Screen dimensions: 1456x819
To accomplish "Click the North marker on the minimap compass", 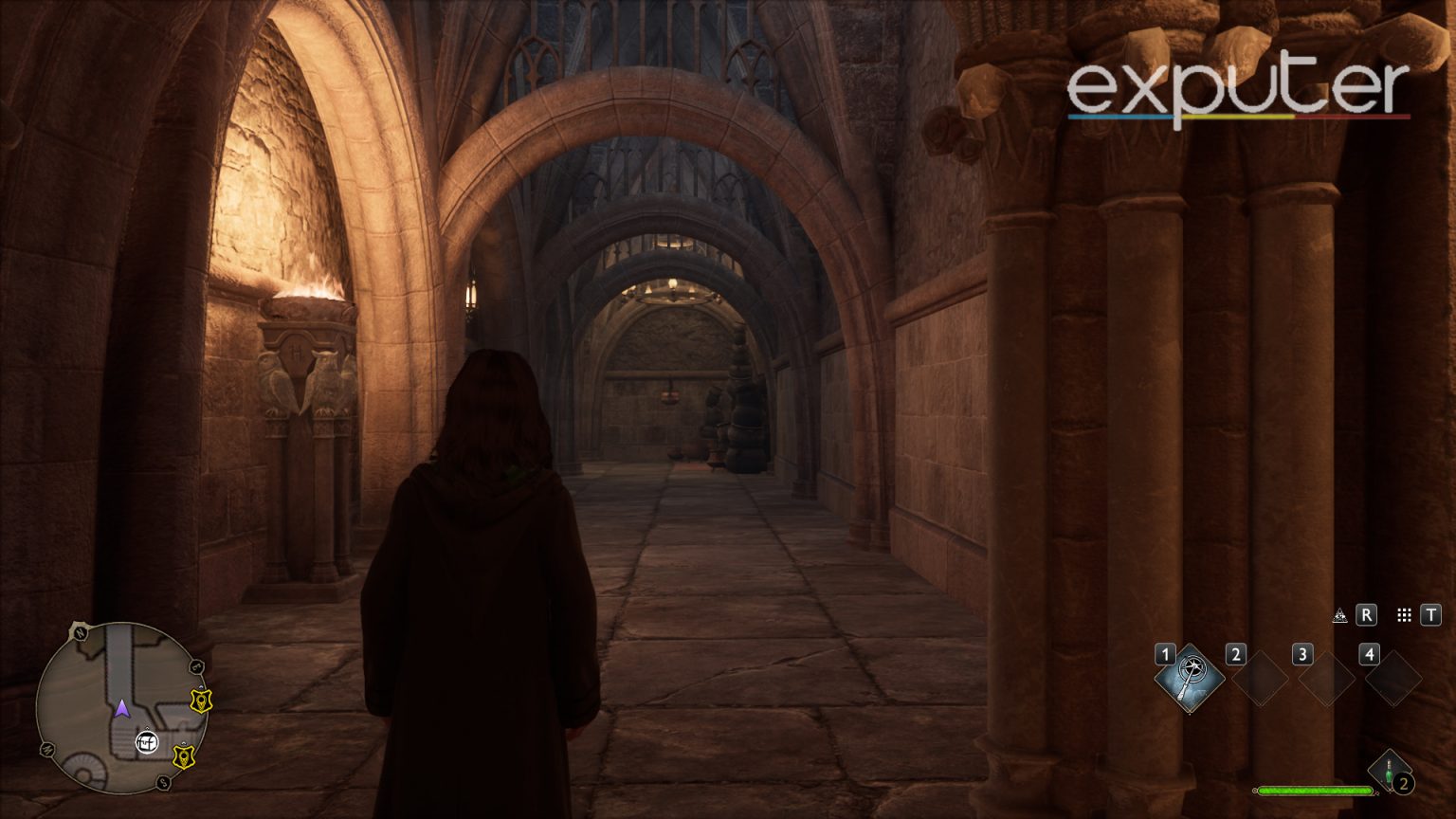I will pyautogui.click(x=79, y=631).
